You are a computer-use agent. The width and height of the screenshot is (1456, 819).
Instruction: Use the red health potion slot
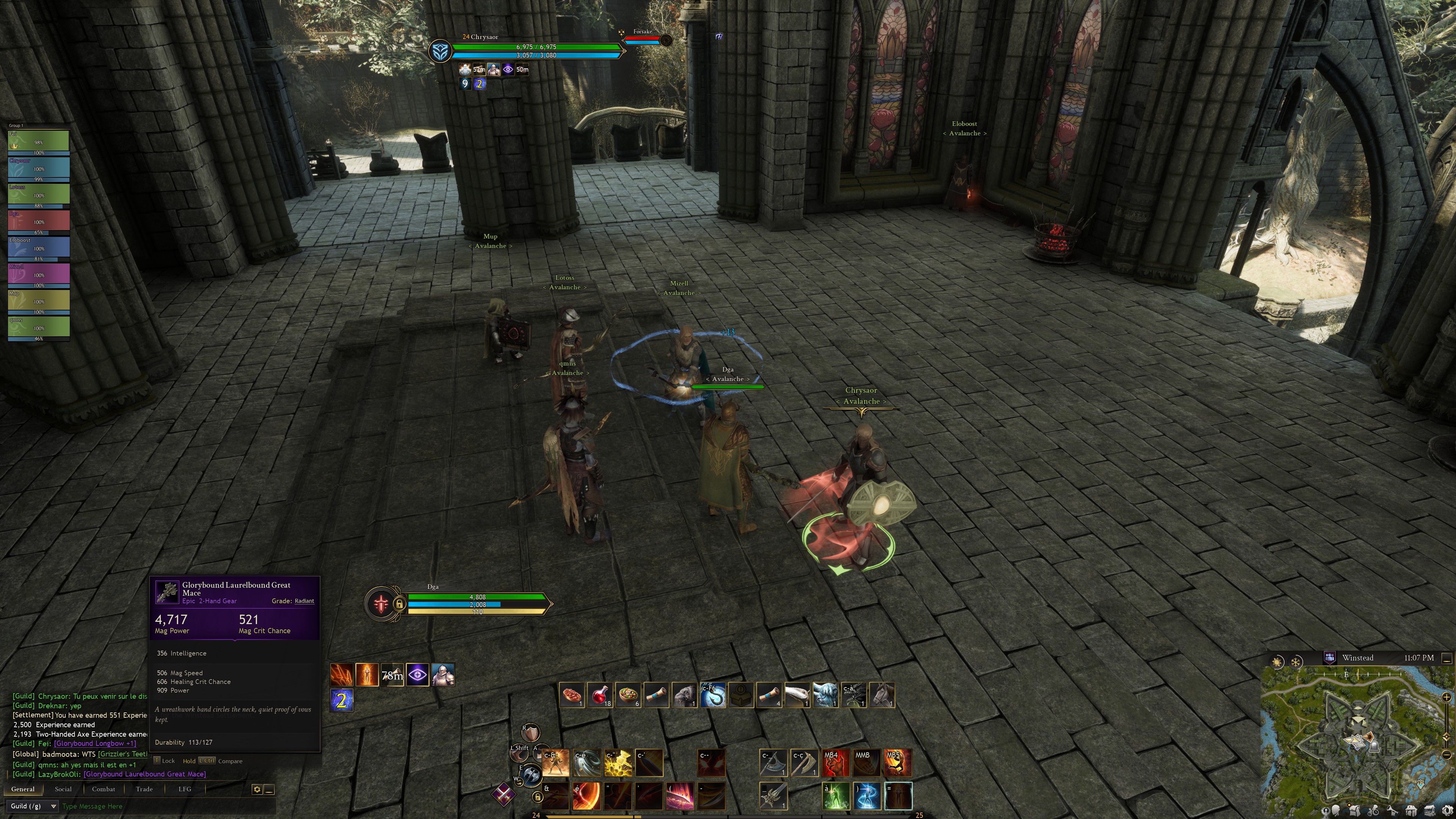600,695
